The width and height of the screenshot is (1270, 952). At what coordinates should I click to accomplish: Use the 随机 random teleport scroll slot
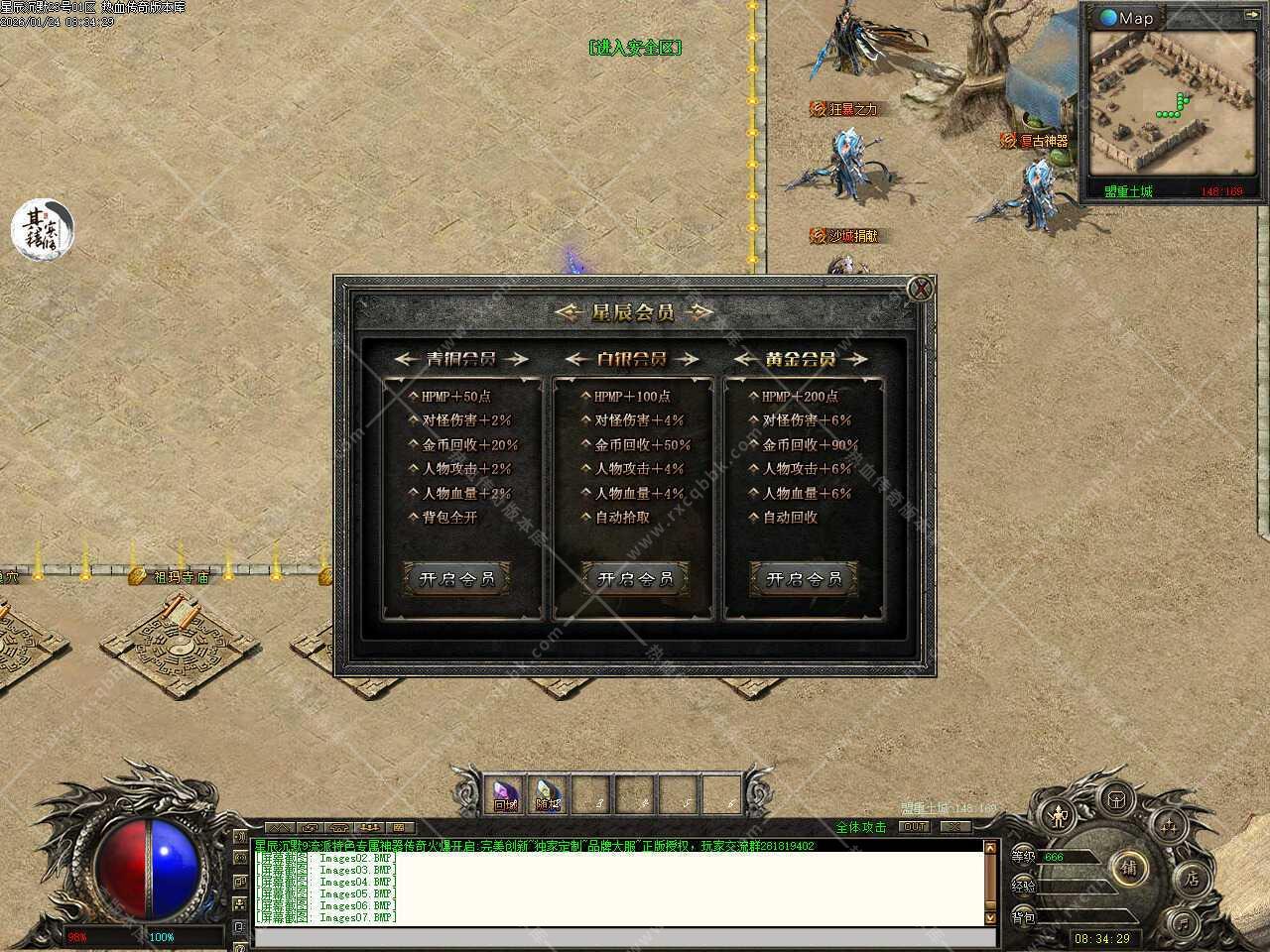coord(548,794)
